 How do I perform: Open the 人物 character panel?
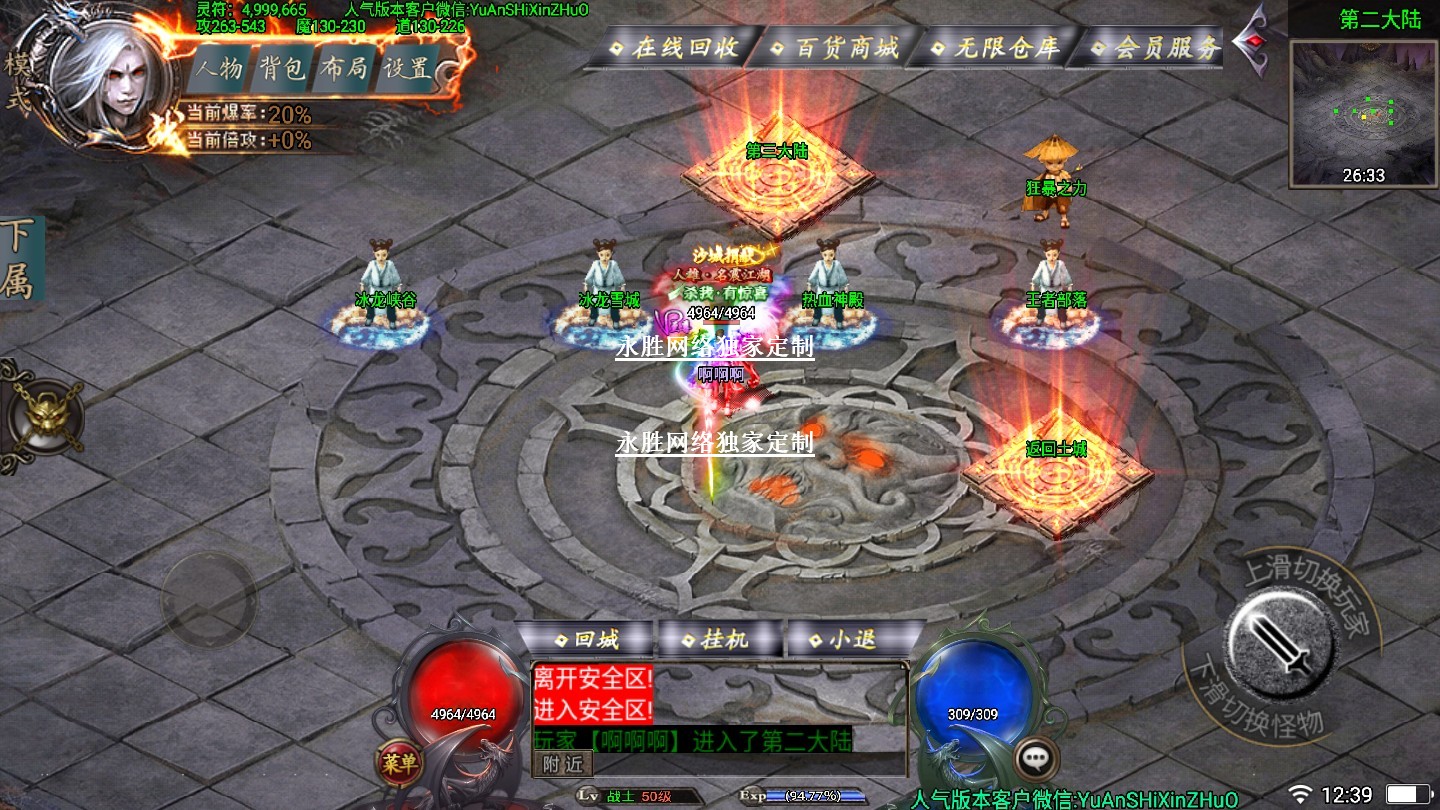219,69
